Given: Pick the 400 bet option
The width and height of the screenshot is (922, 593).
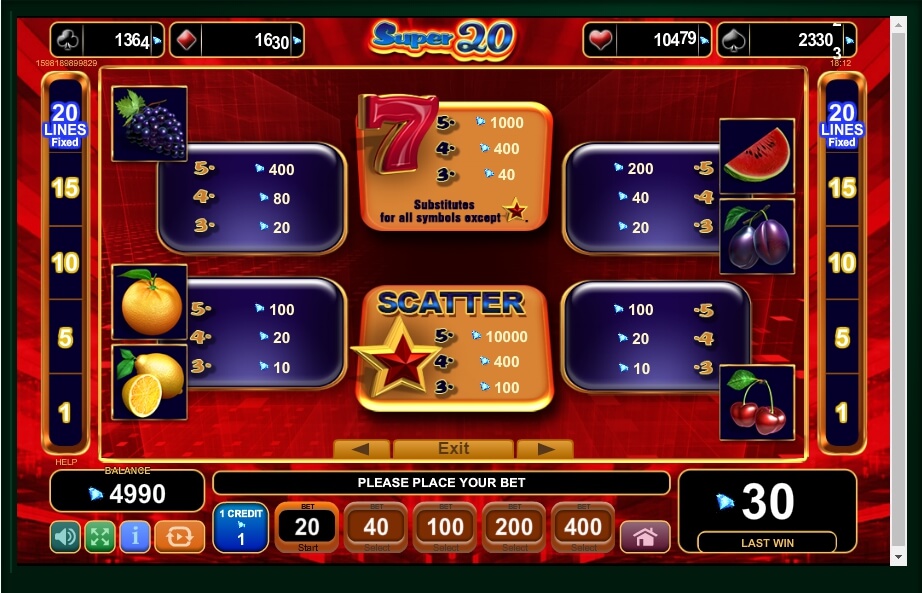Looking at the screenshot, I should pyautogui.click(x=583, y=527).
